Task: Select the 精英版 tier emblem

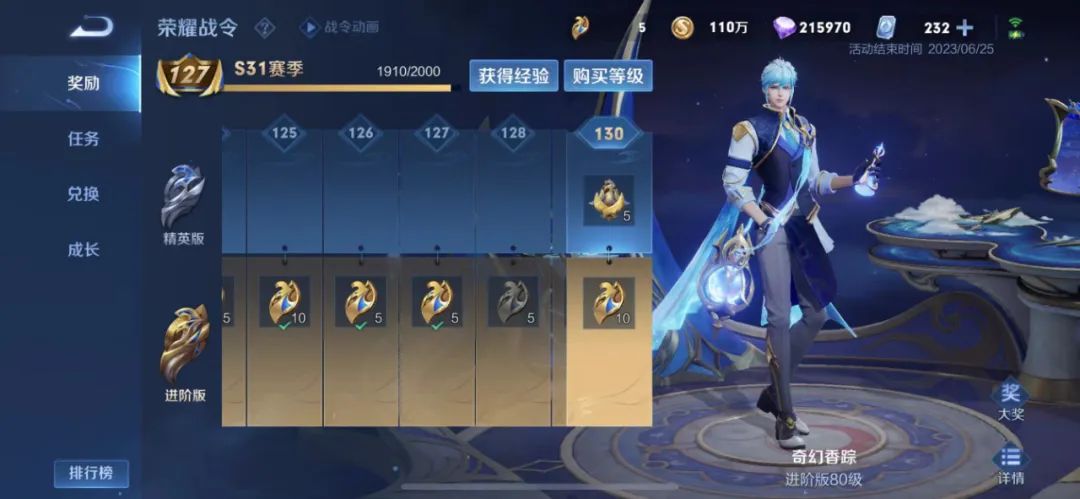Action: click(184, 200)
